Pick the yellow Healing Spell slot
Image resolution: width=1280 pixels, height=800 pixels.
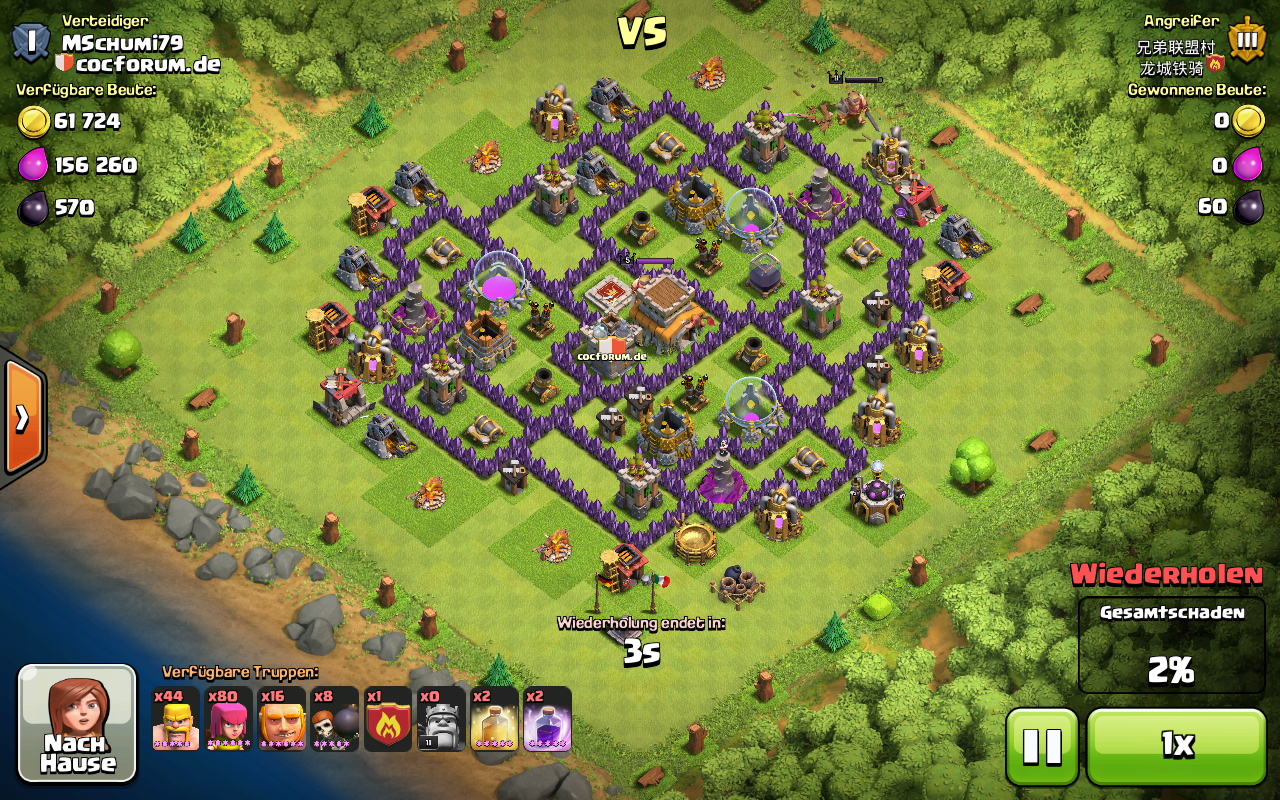pyautogui.click(x=494, y=719)
